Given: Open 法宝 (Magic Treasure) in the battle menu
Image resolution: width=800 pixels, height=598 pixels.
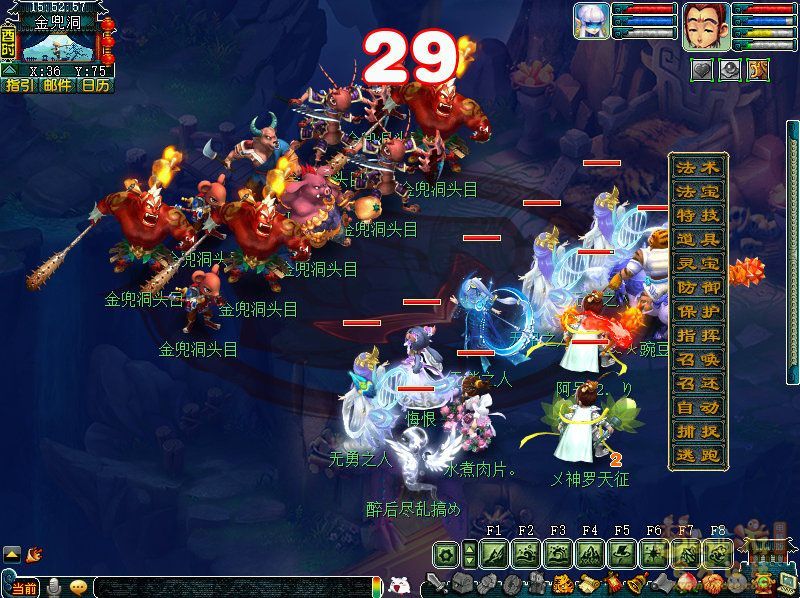Looking at the screenshot, I should tap(697, 190).
